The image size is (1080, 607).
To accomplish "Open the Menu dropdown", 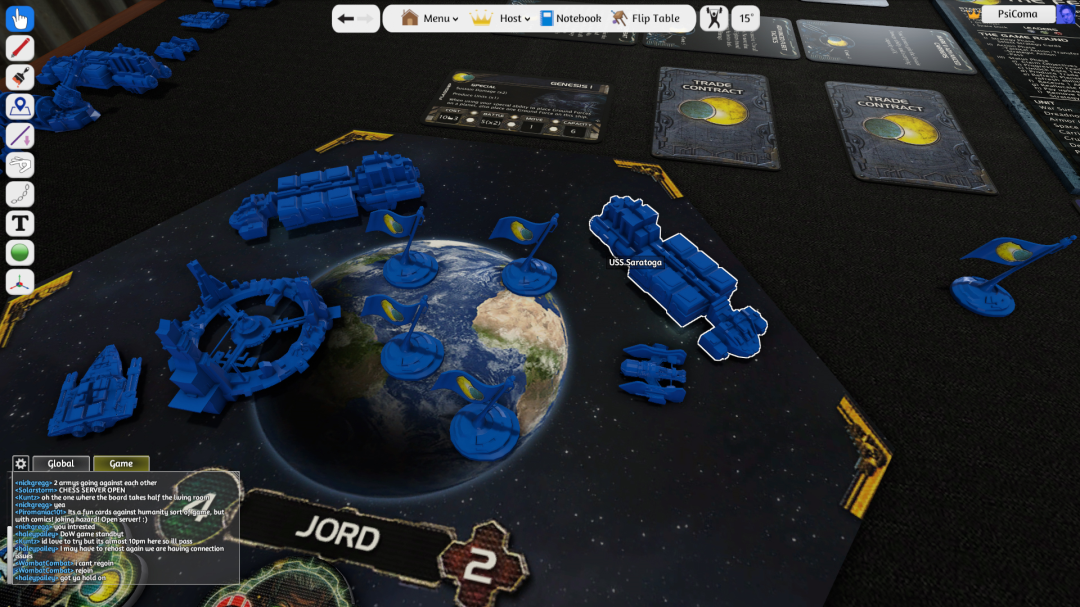I will pyautogui.click(x=428, y=18).
